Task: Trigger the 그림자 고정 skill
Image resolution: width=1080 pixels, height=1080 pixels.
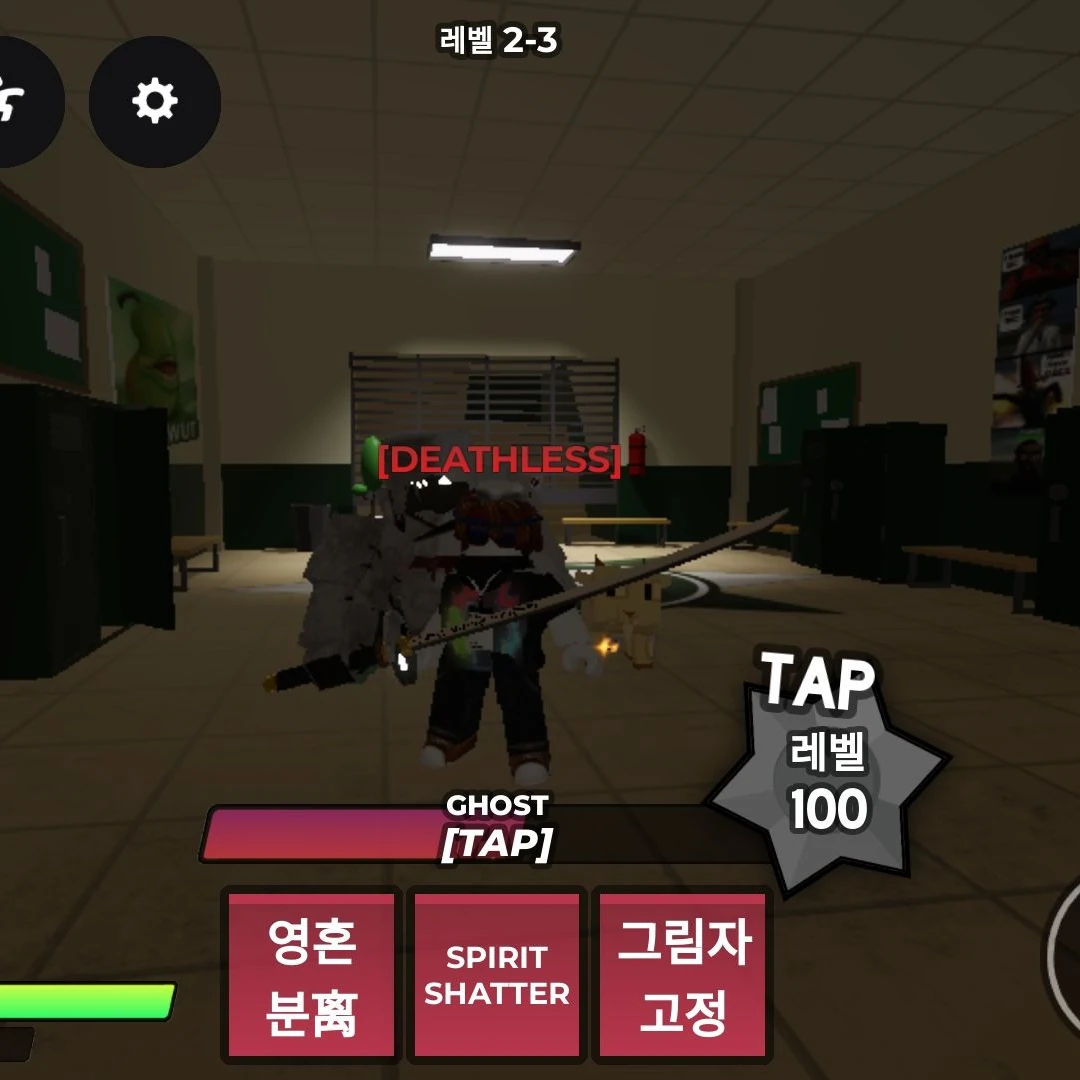Action: 683,975
